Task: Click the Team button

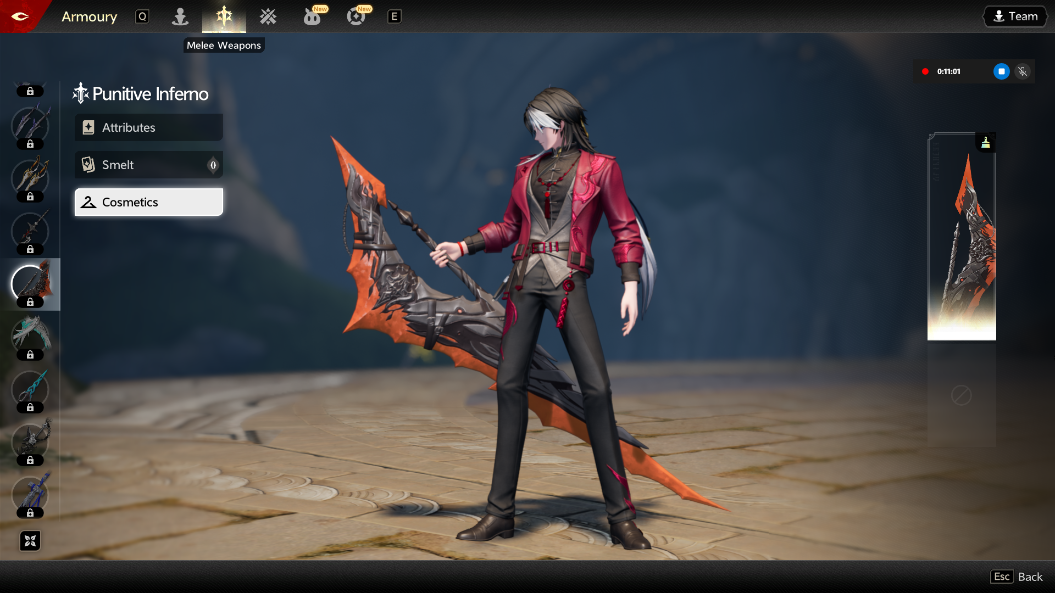Action: pos(1014,16)
